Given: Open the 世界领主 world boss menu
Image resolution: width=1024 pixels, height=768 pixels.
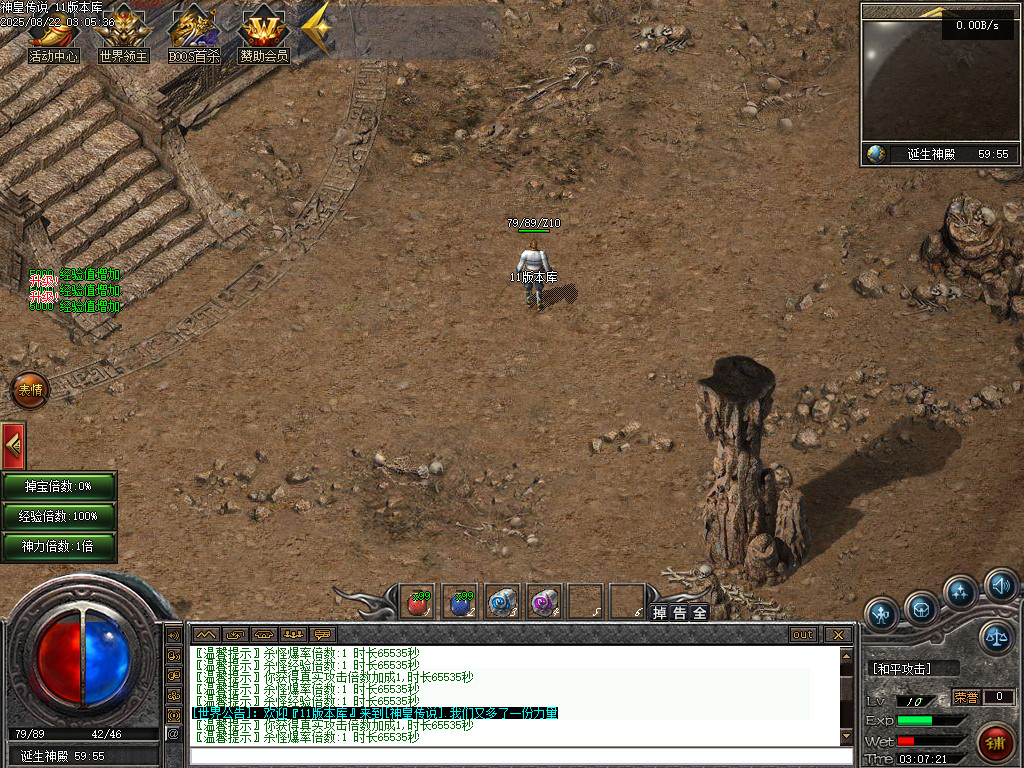Looking at the screenshot, I should [x=123, y=34].
